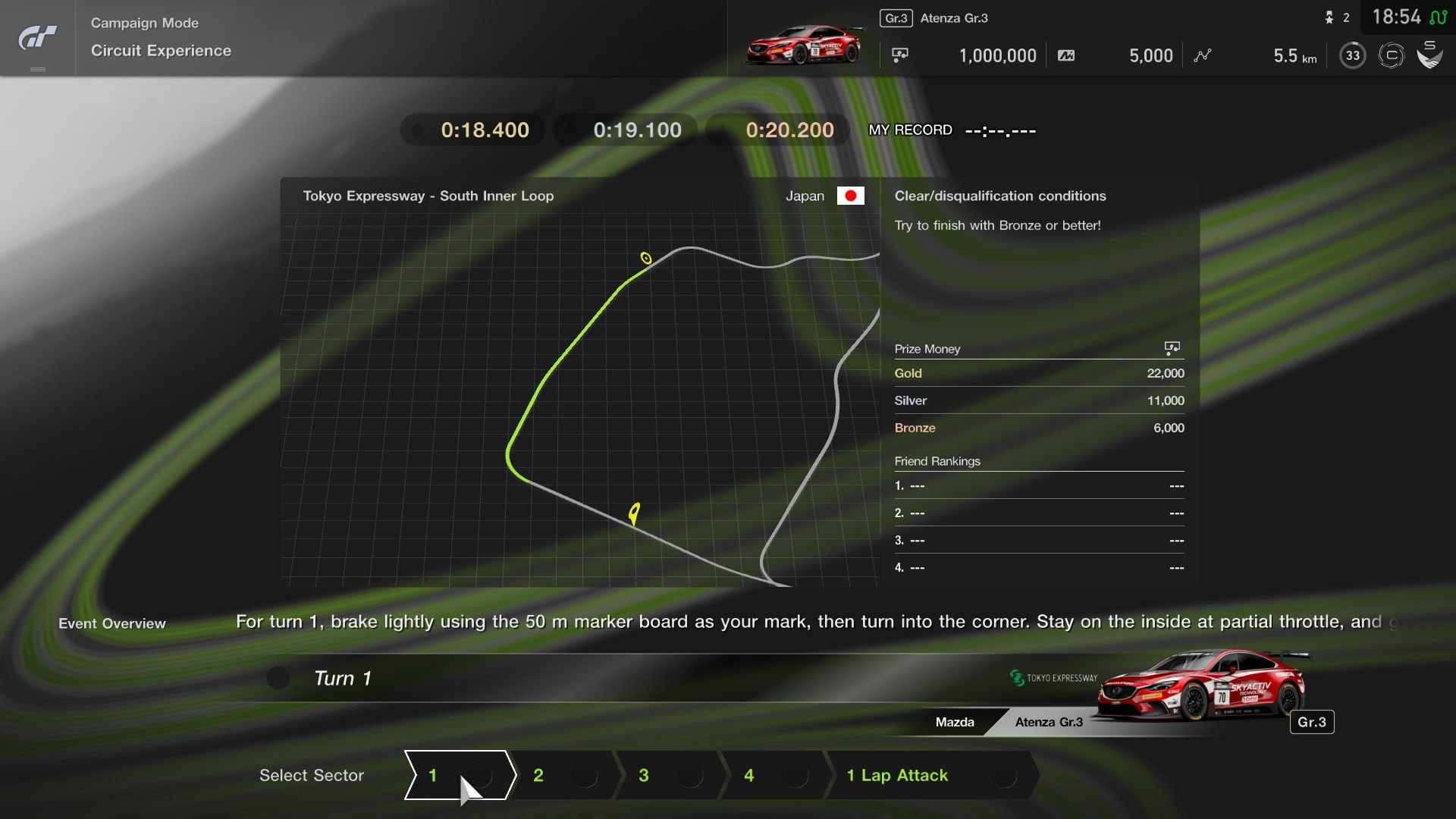Click the credits balance icon beside 1,000,000
This screenshot has height=819, width=1456.
pos(901,55)
